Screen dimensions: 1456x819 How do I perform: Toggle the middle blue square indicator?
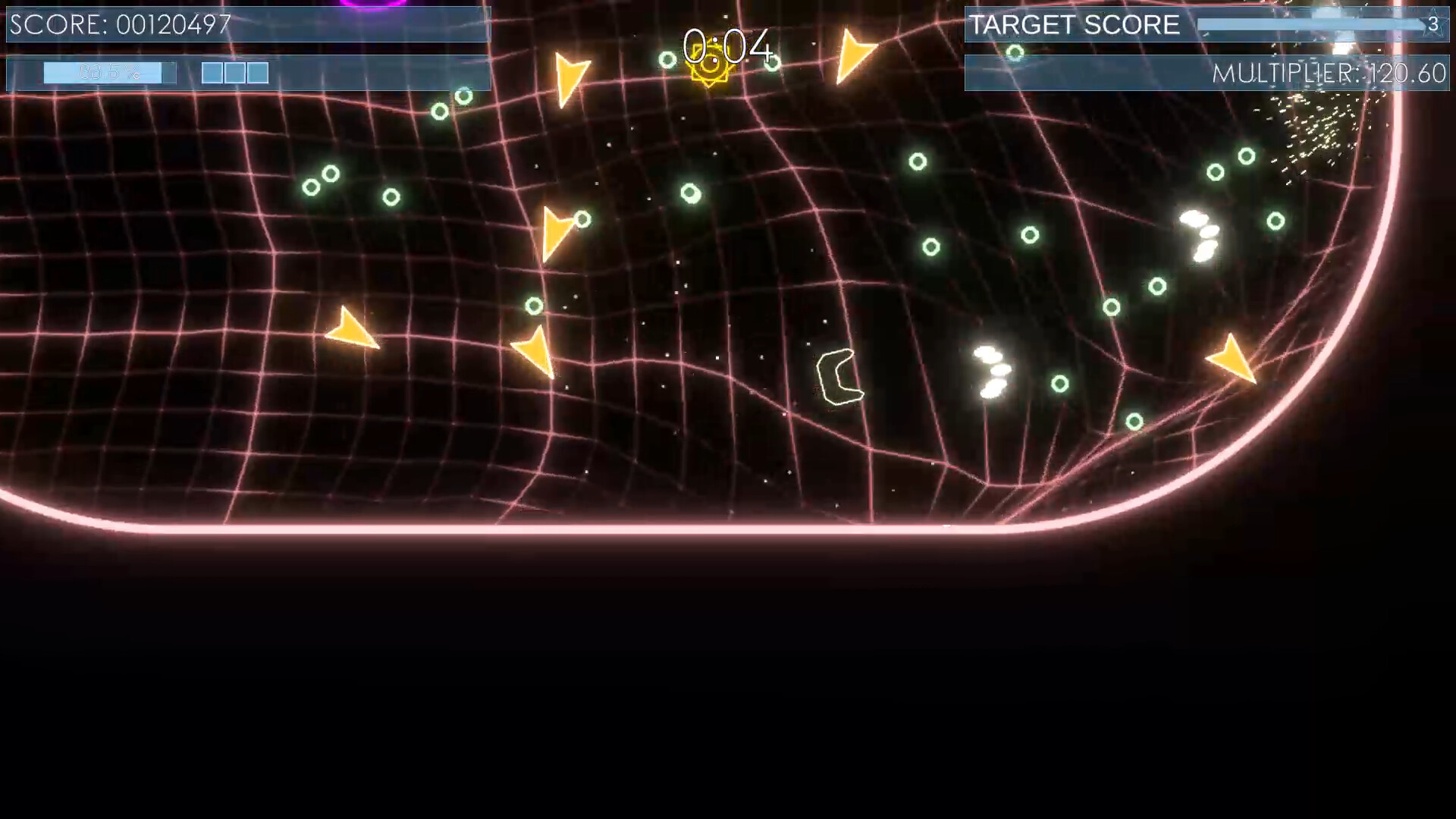234,73
